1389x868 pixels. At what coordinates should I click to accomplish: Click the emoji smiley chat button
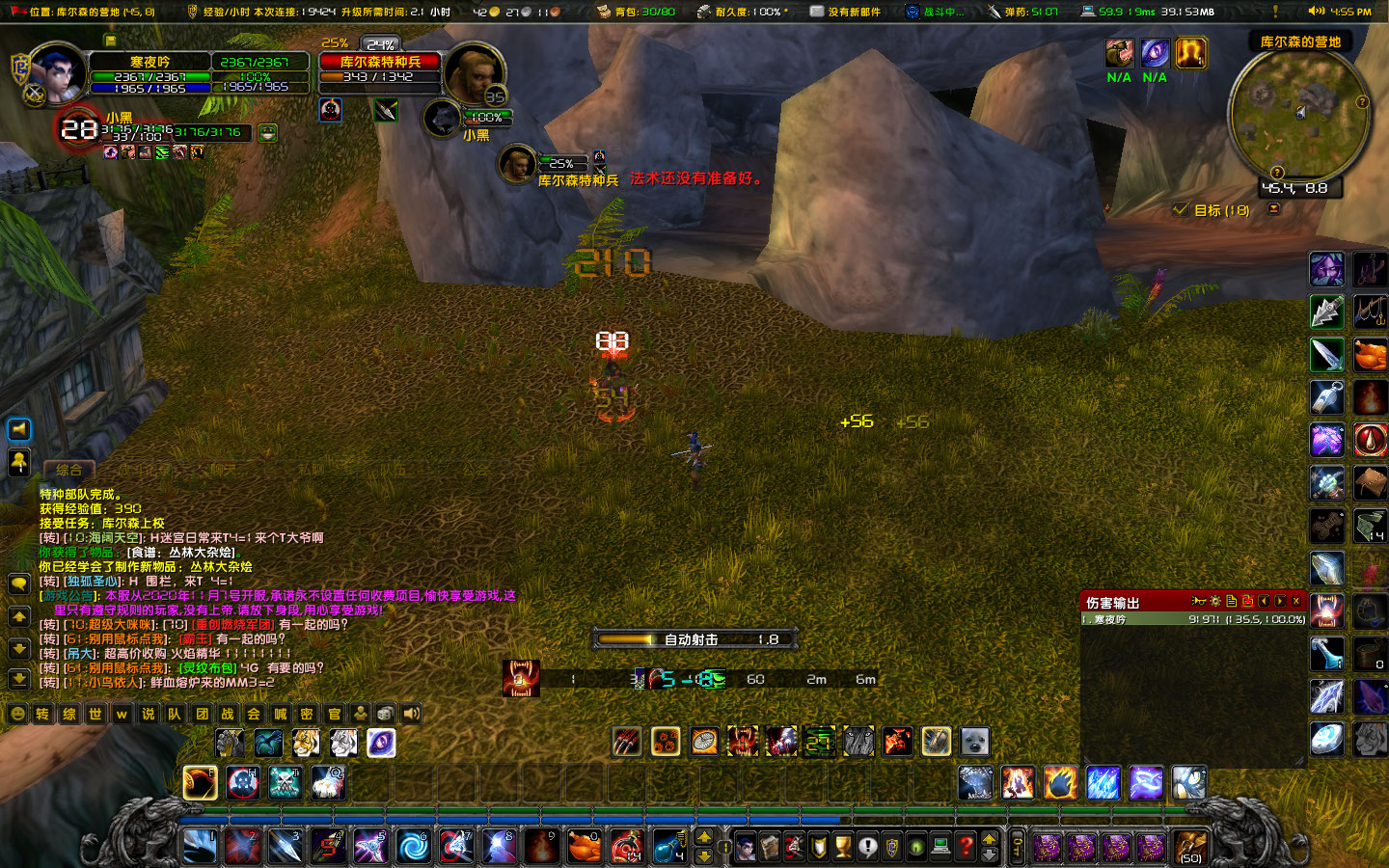(17, 715)
